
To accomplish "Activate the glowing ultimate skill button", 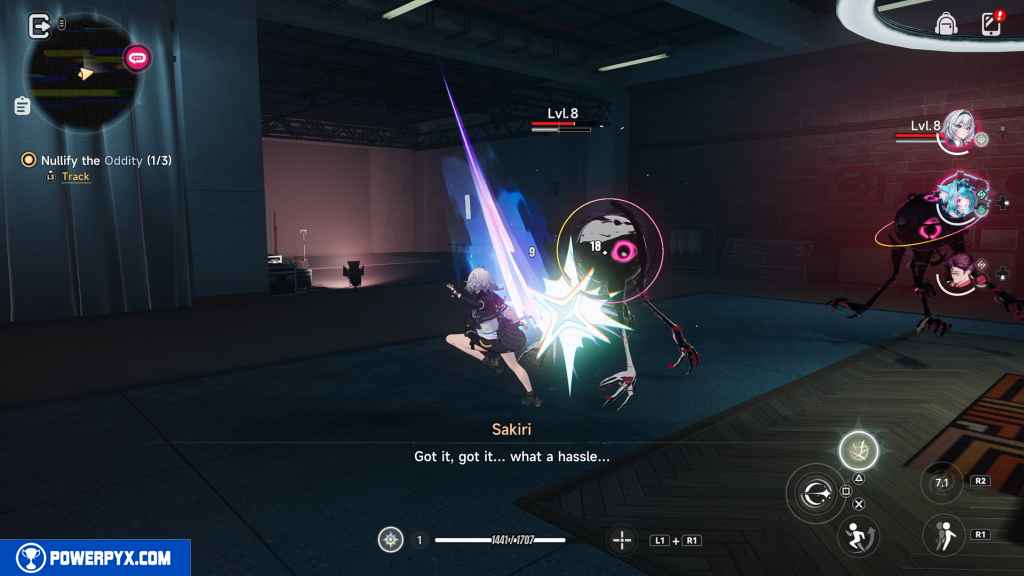I will click(x=858, y=450).
